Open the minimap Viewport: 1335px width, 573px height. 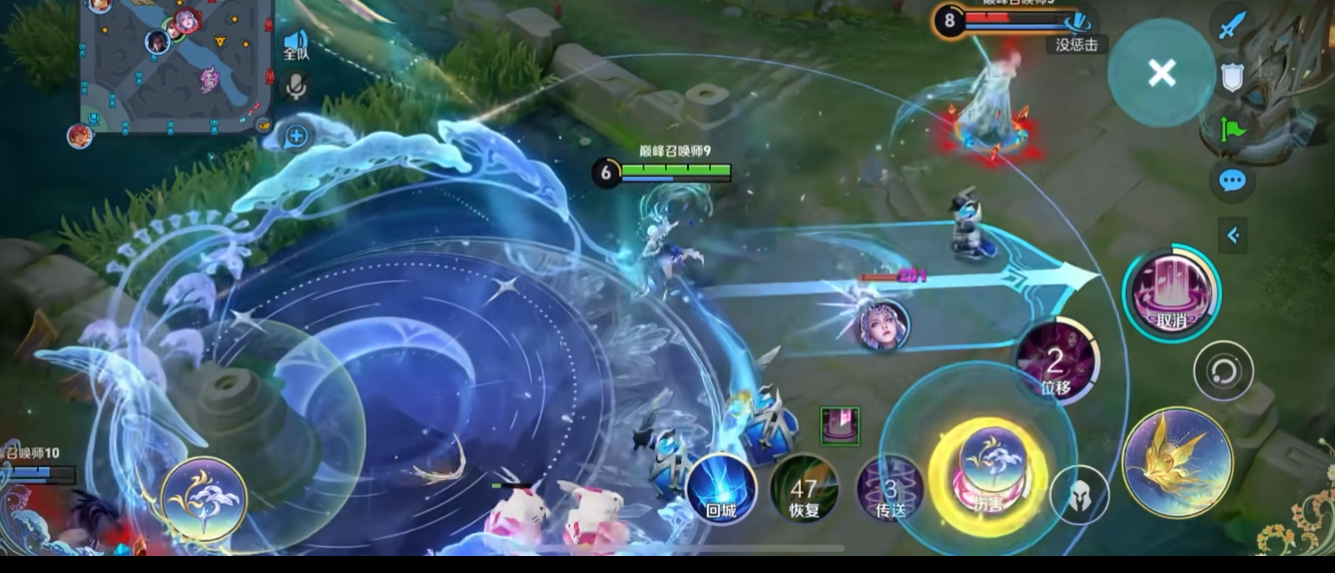coord(175,65)
